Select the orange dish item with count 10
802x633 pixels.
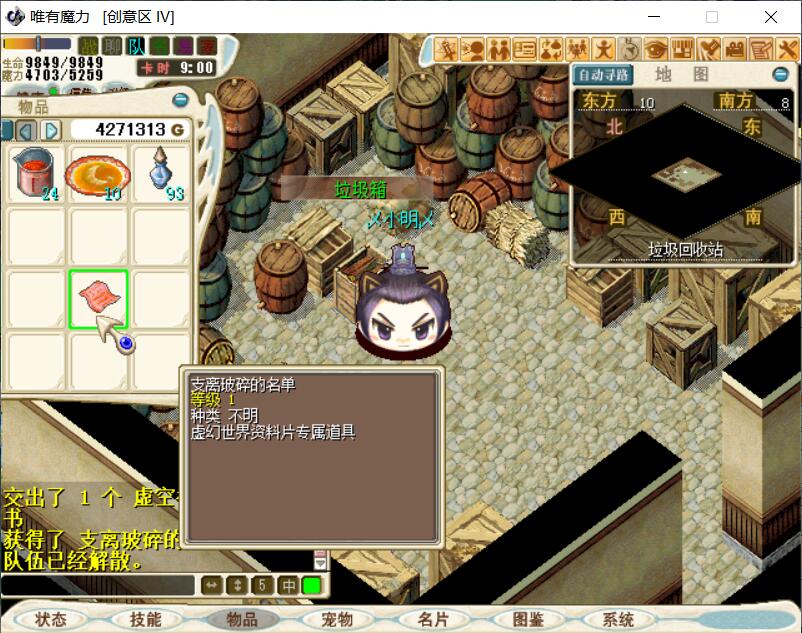click(x=98, y=174)
